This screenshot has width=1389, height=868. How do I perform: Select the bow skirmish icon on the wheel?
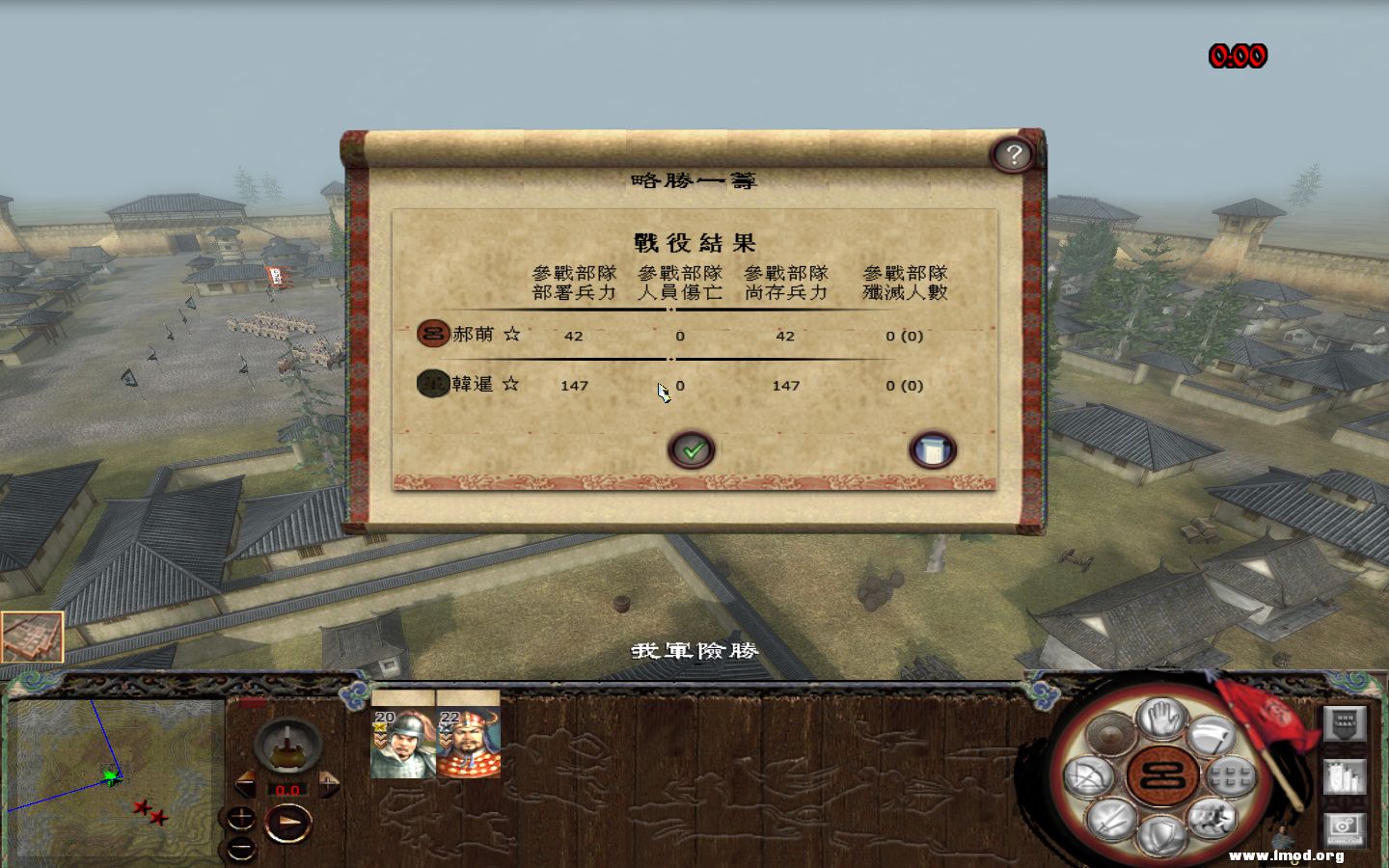(x=1088, y=776)
